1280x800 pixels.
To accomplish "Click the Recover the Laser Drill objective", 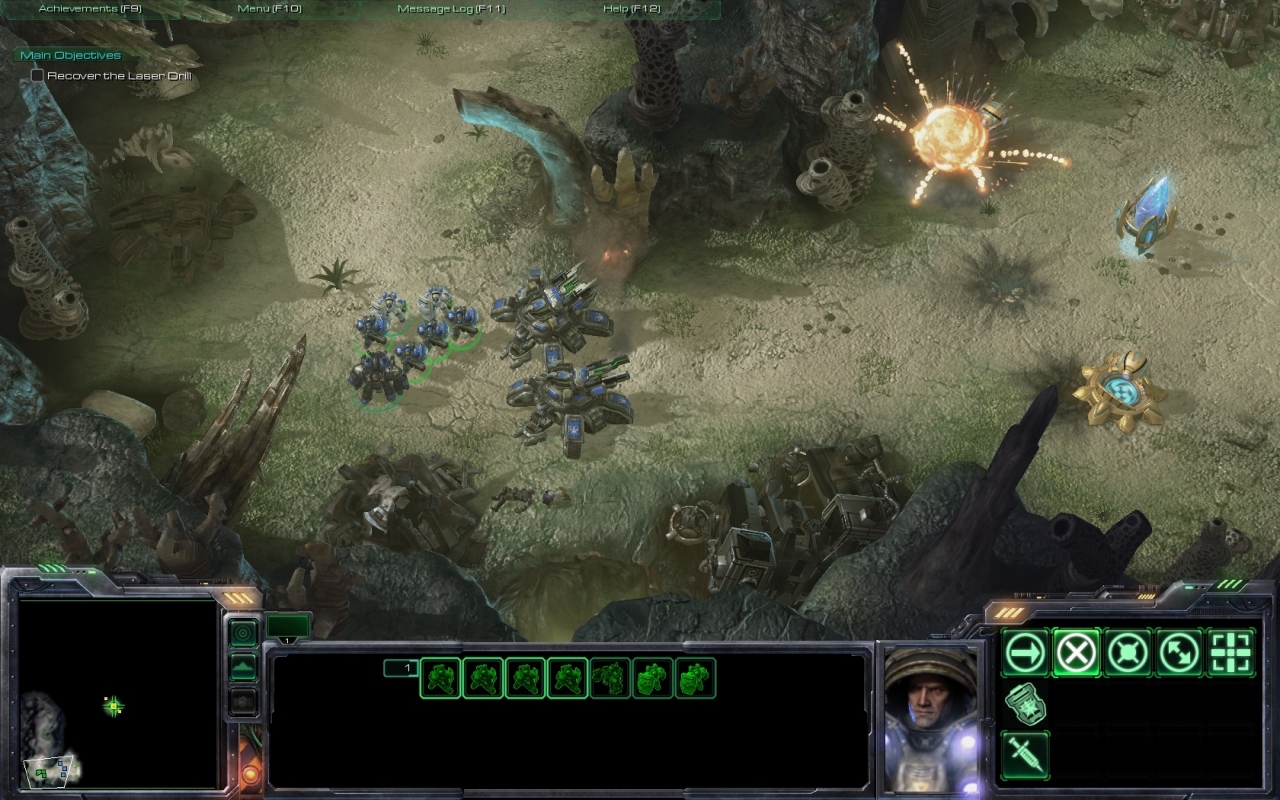I will point(118,76).
